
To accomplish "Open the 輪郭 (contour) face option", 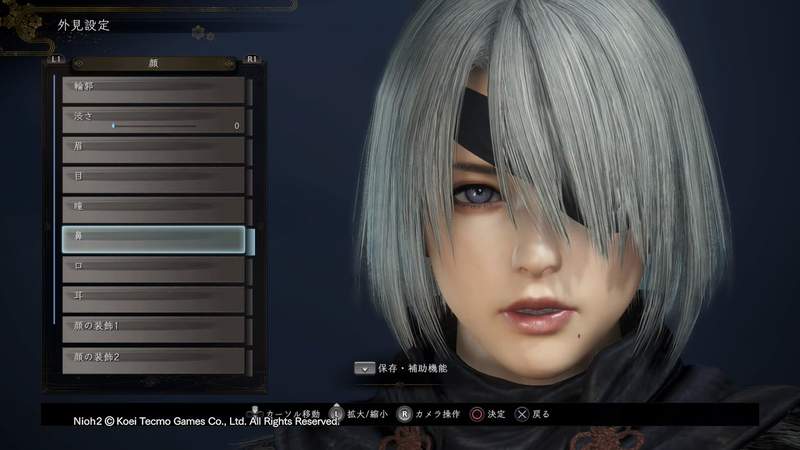I will click(x=153, y=89).
